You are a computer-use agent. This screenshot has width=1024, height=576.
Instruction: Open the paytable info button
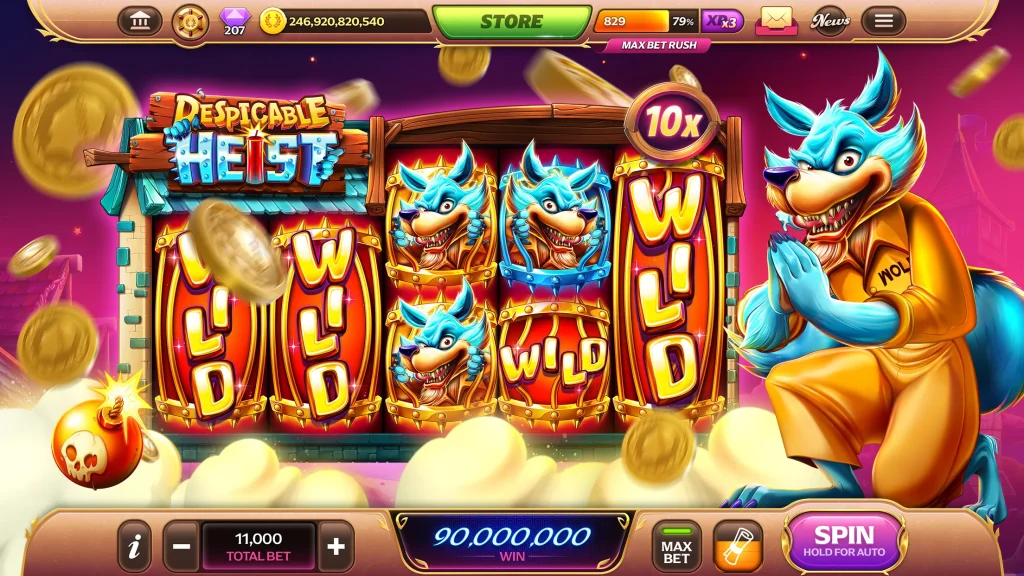pos(134,546)
